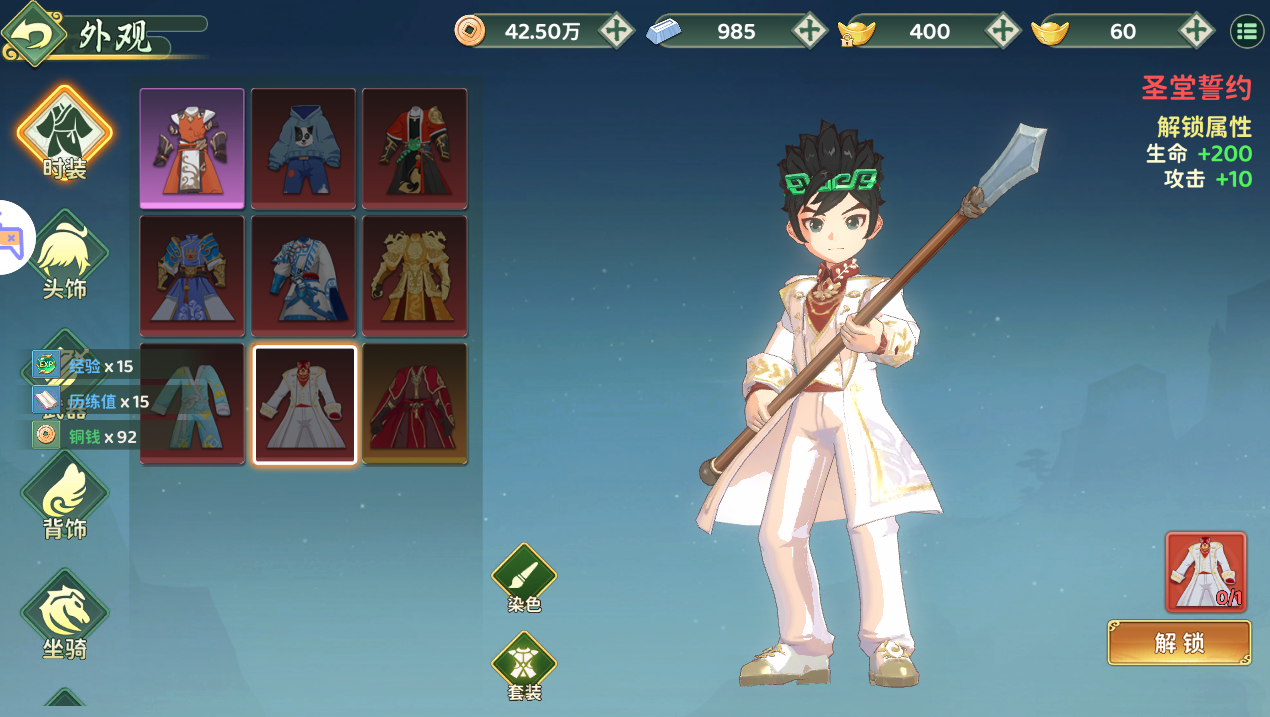Viewport: 1270px width, 717px height.
Task: Open the 套装 outfit set button
Action: point(524,665)
